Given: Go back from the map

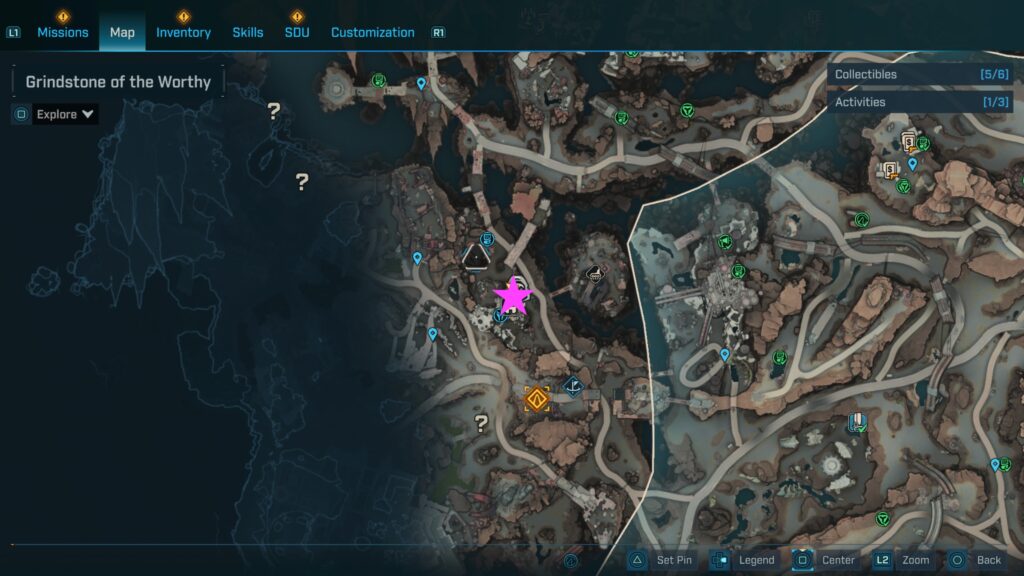Looking at the screenshot, I should pyautogui.click(x=975, y=560).
